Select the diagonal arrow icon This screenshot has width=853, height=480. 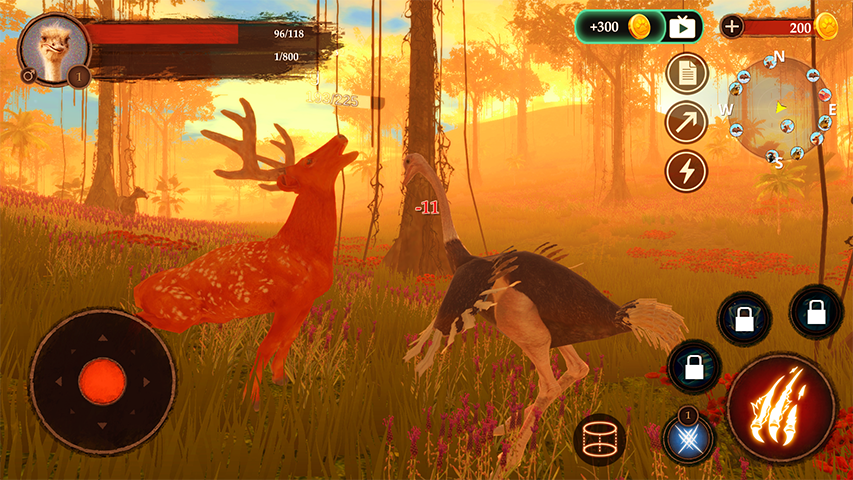point(686,122)
